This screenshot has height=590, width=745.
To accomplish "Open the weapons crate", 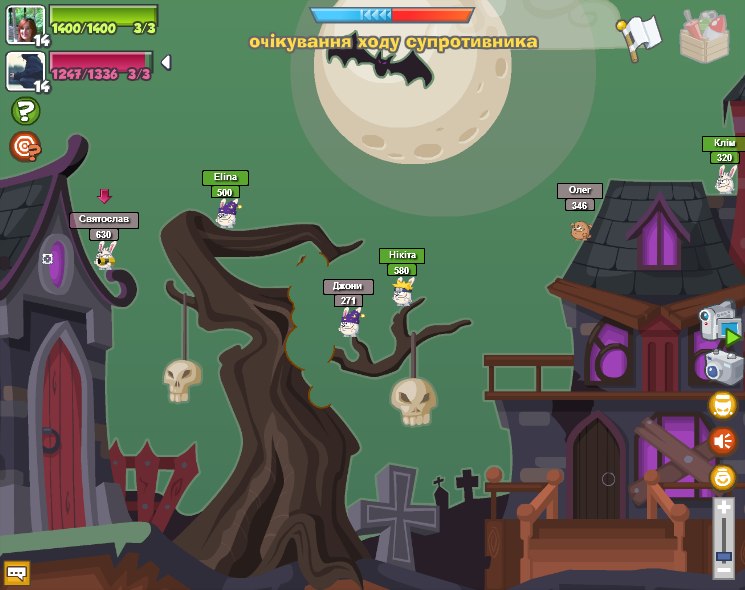I will tap(704, 36).
